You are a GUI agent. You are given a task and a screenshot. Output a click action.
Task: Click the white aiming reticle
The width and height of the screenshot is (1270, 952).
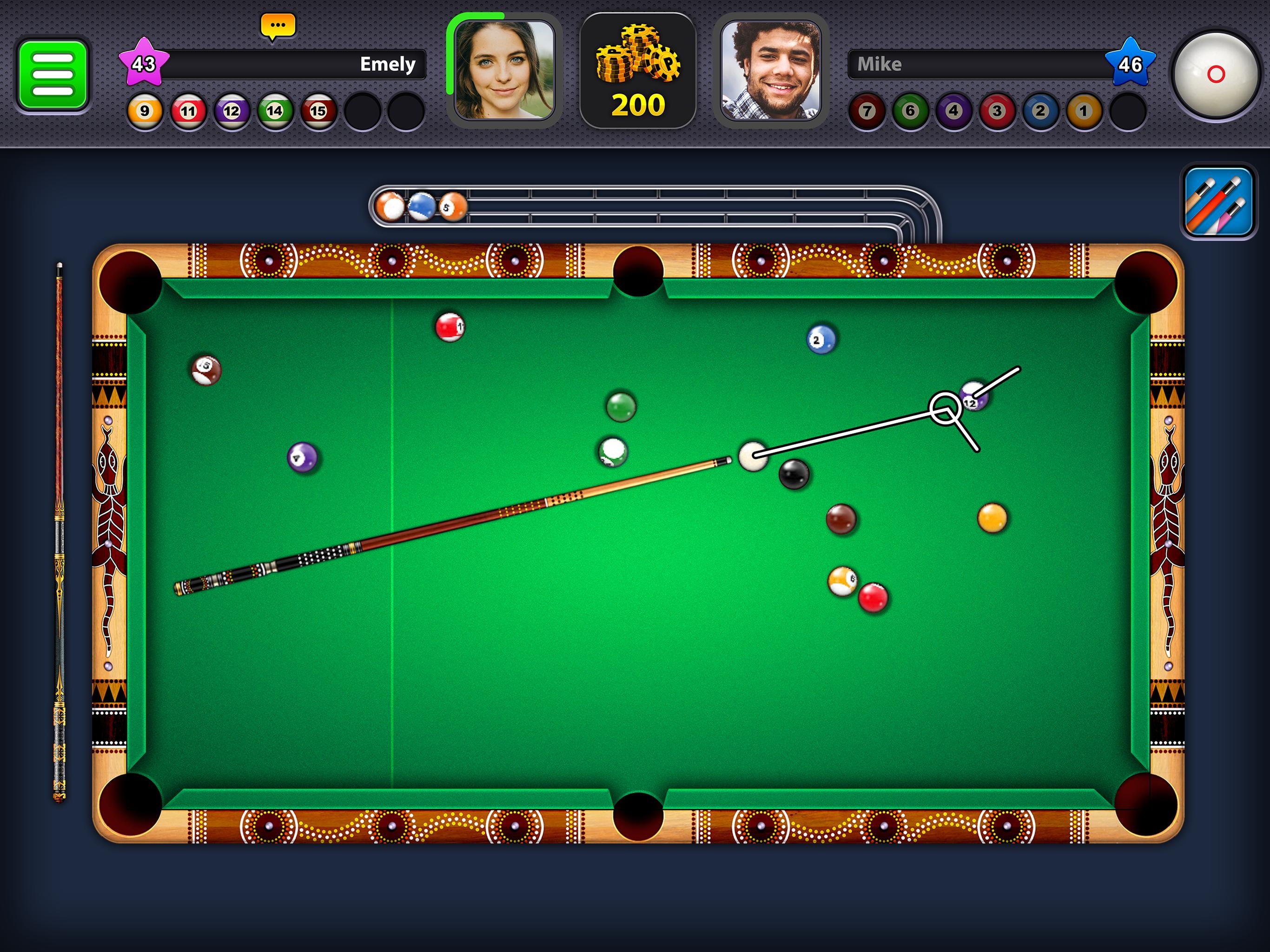click(x=946, y=408)
